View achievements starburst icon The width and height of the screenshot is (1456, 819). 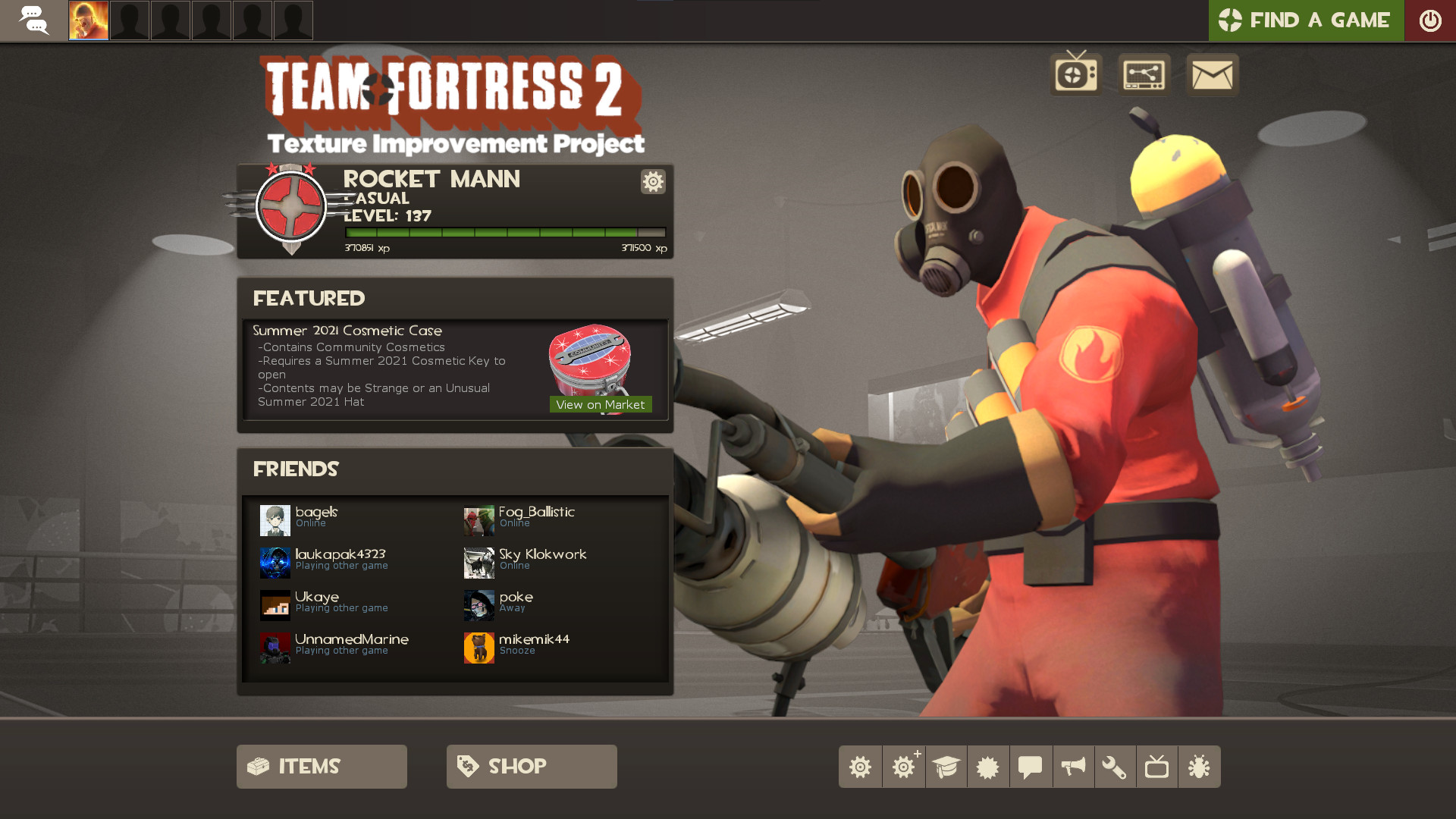click(x=987, y=766)
